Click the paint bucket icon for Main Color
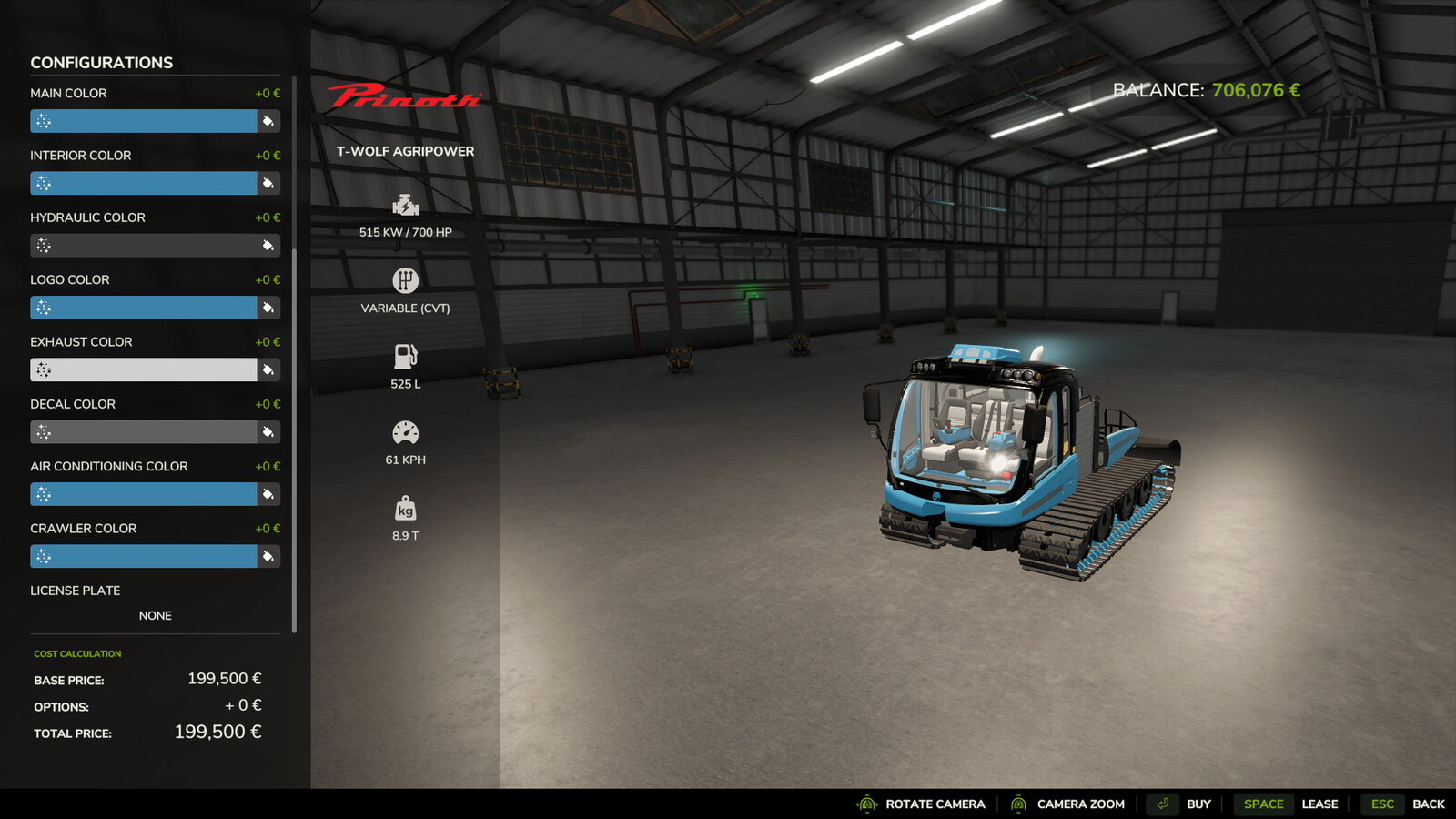1456x819 pixels. 267,120
